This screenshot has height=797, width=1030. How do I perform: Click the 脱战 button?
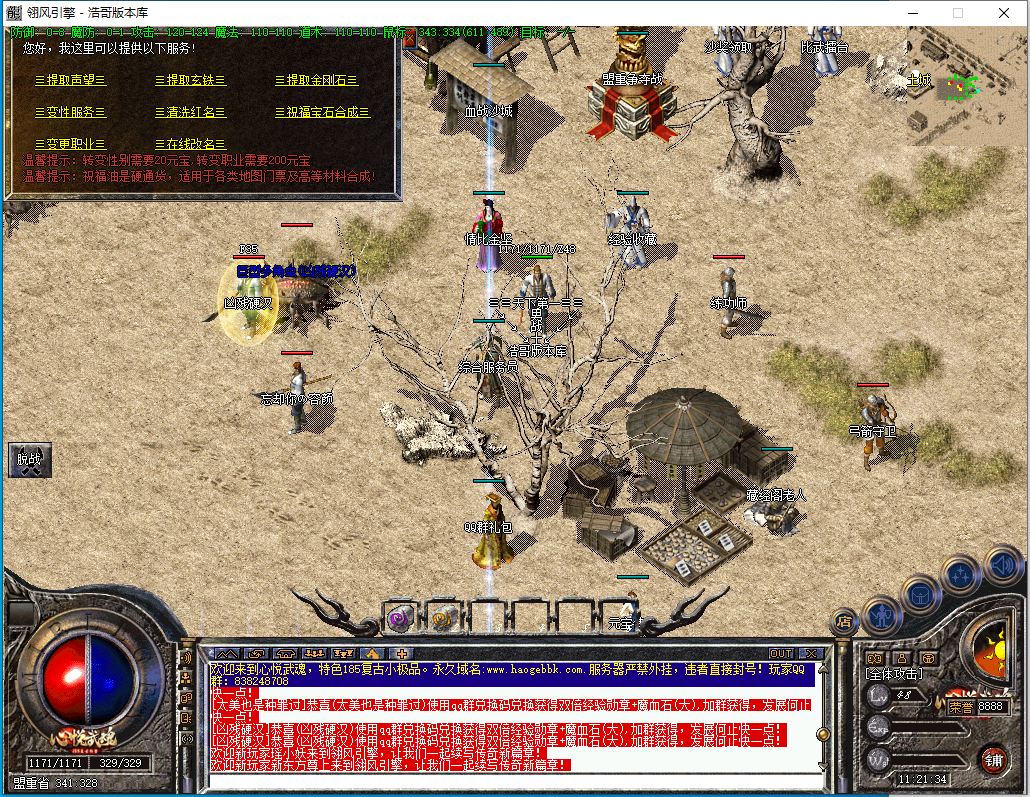(29, 460)
